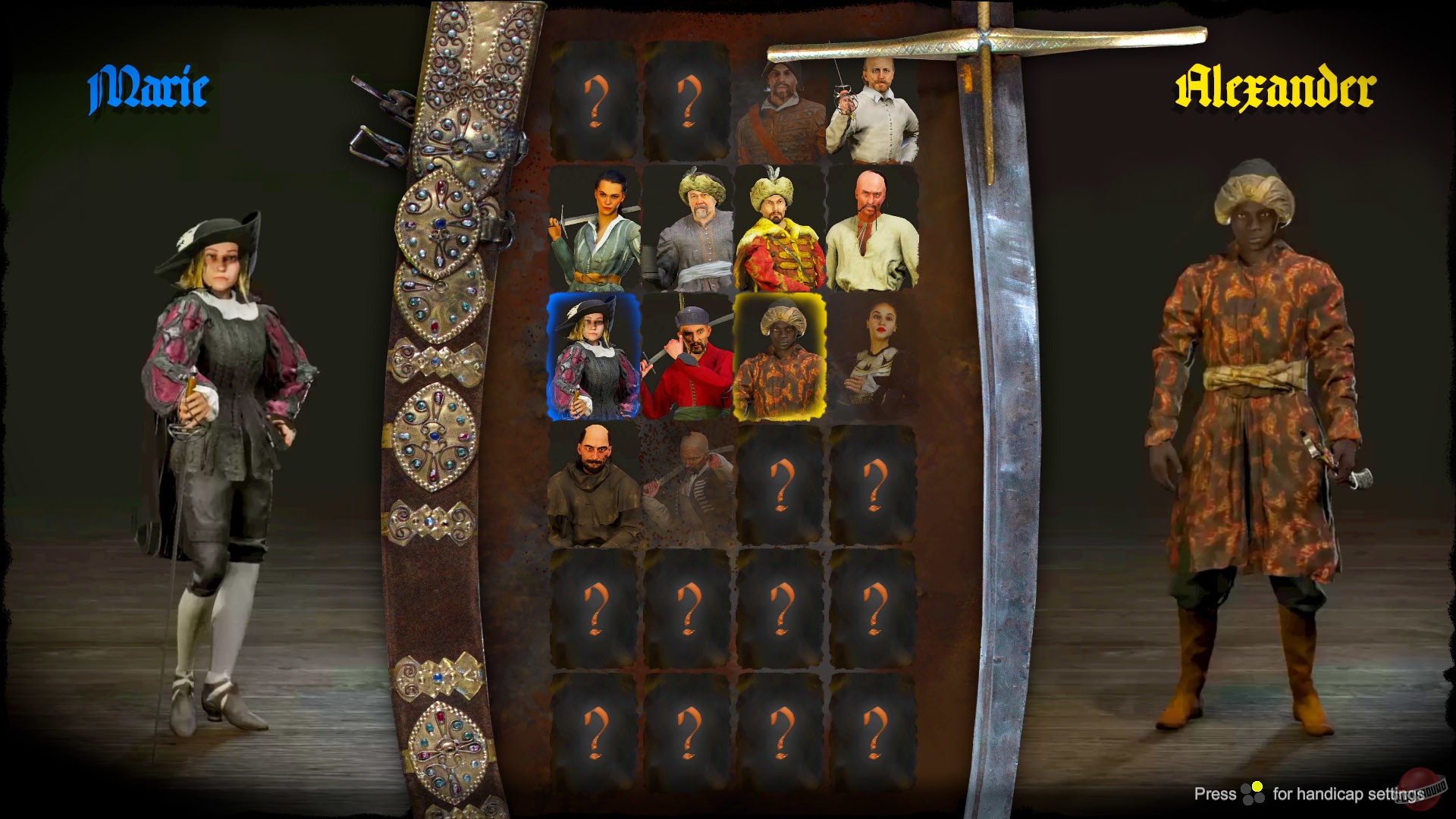Screen dimensions: 1456x819
Task: Pick the dark-haired woman with red lips portrait
Action: click(878, 356)
